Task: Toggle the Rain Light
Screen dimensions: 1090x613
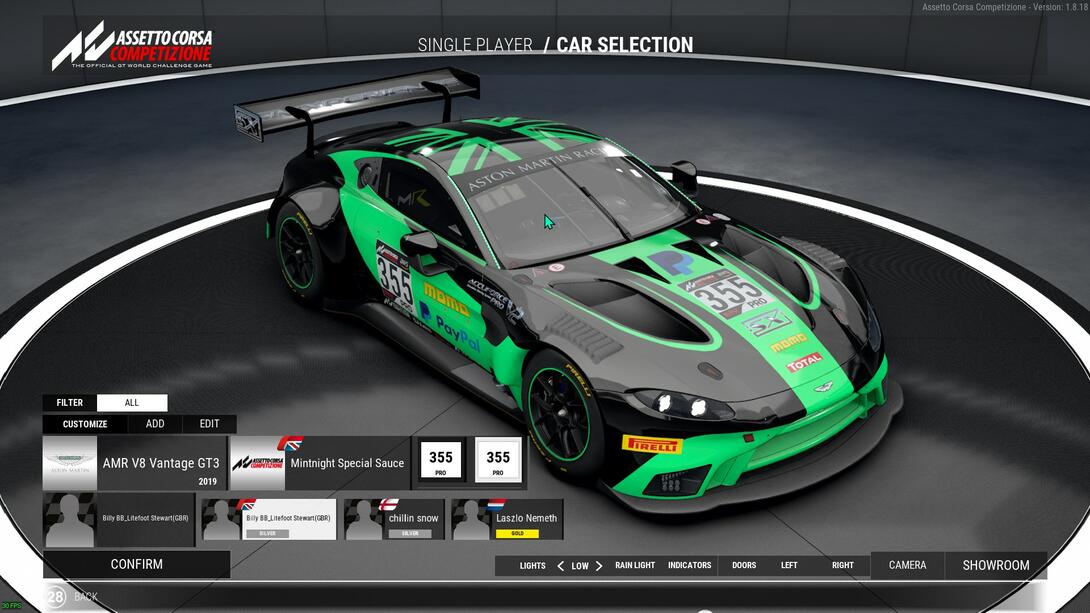Action: tap(635, 566)
